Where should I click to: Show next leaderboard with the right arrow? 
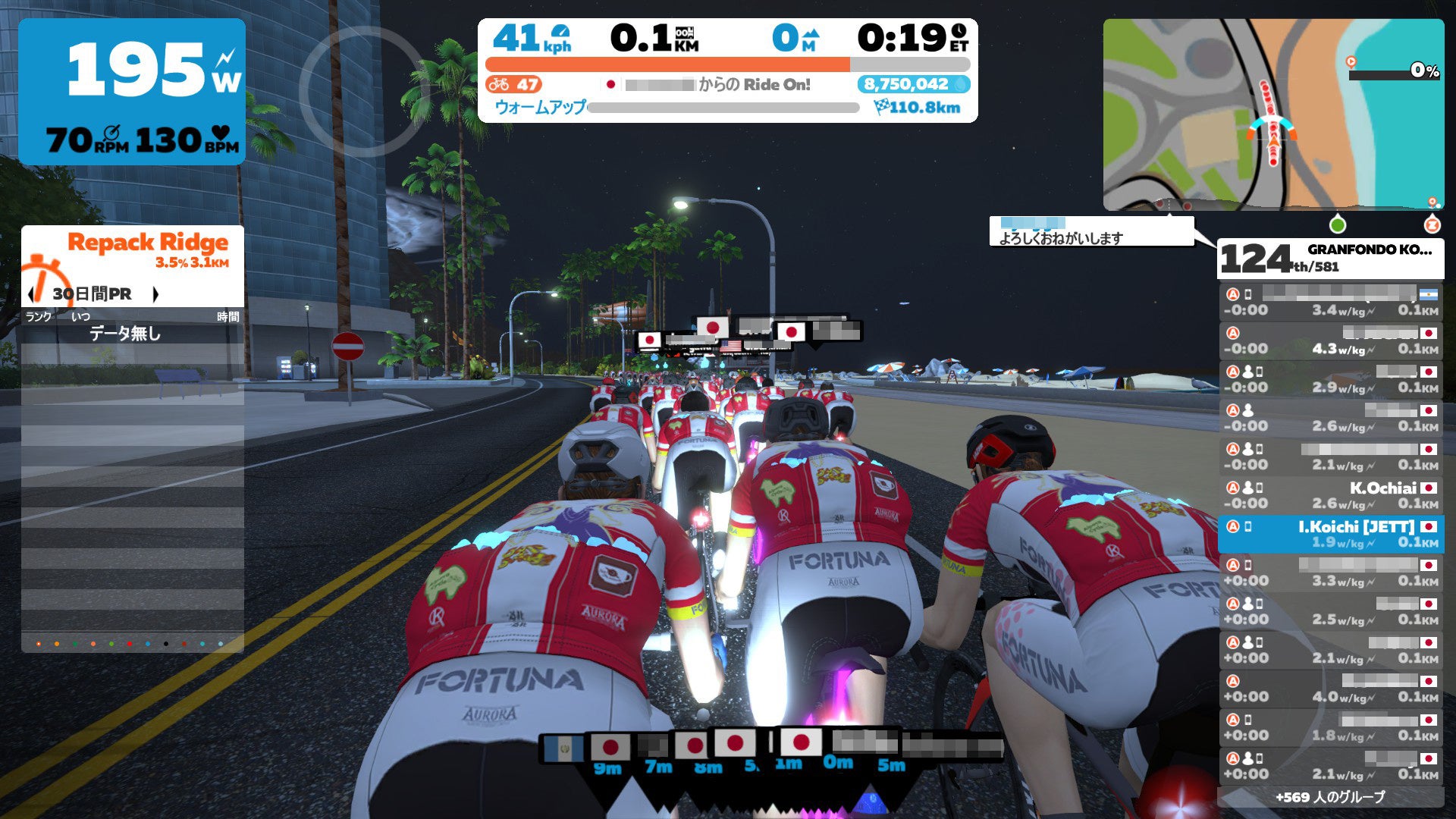[155, 294]
